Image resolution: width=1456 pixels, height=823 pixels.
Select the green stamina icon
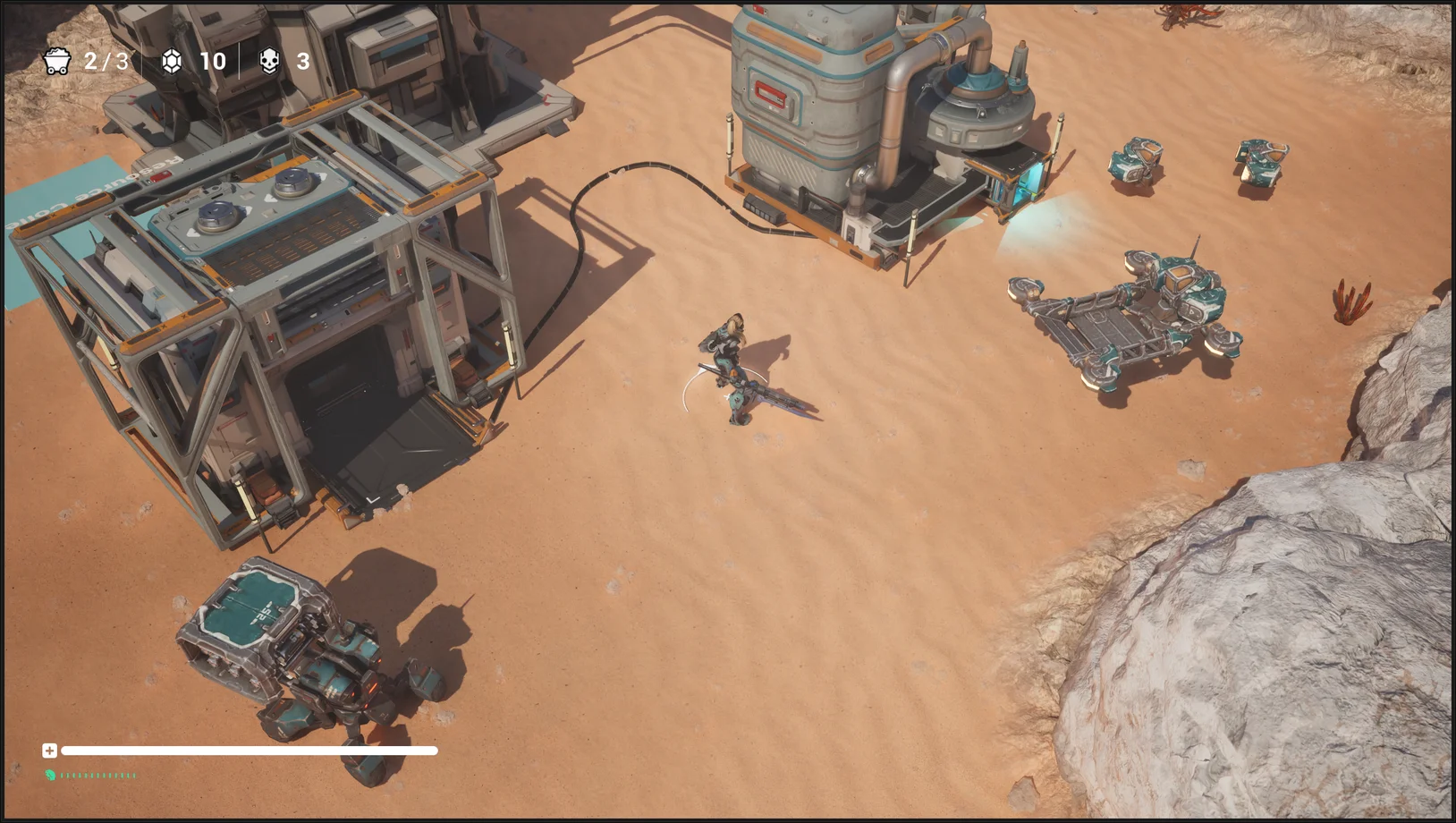(50, 775)
